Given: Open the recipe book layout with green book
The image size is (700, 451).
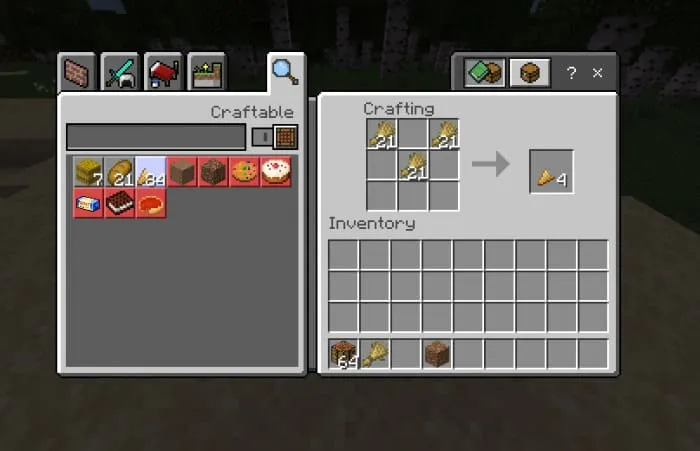Looking at the screenshot, I should (484, 73).
